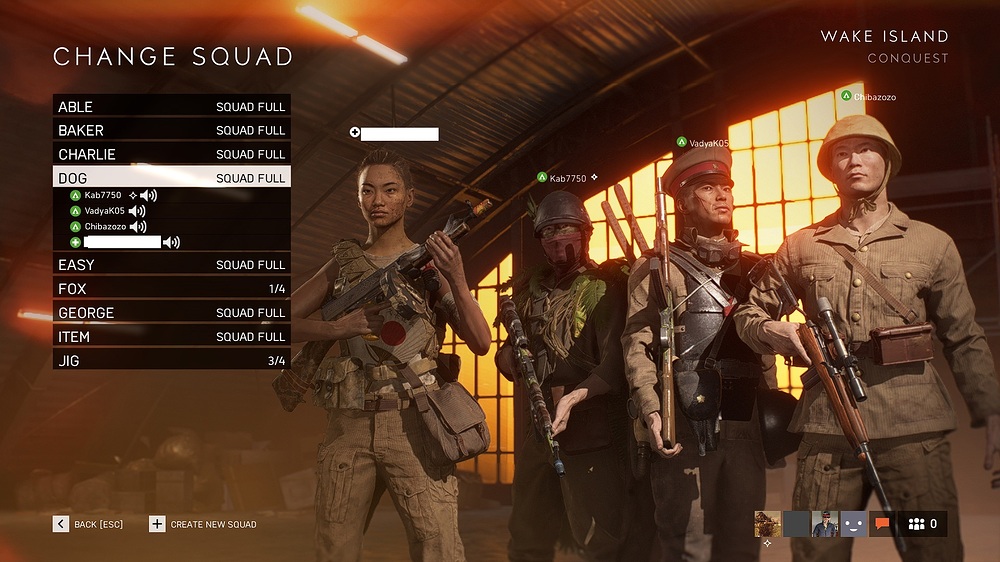Select player VadyaK05 in squad list
Viewport: 1000px width, 562px height.
105,211
